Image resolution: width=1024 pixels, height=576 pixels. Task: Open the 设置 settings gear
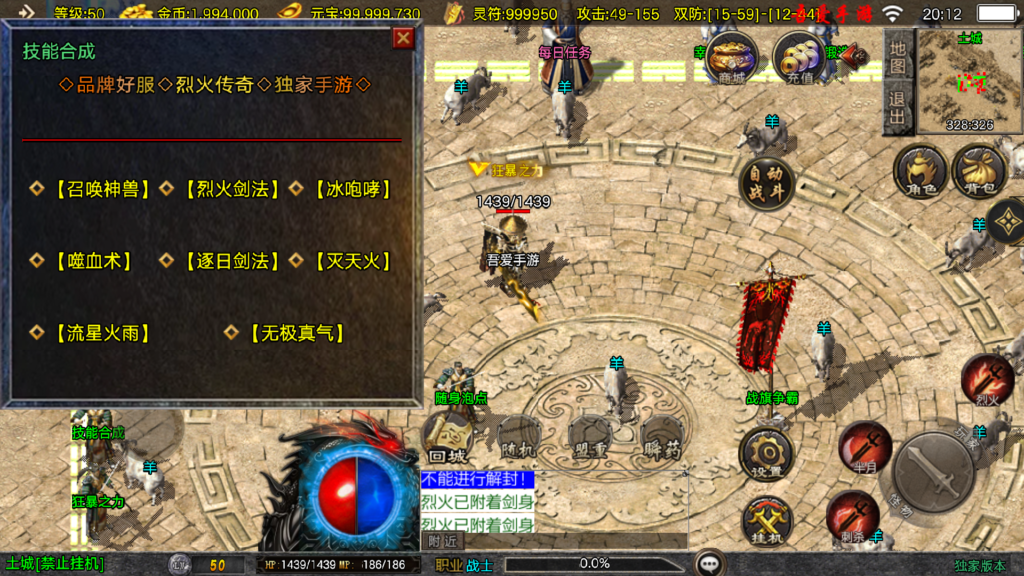point(767,454)
